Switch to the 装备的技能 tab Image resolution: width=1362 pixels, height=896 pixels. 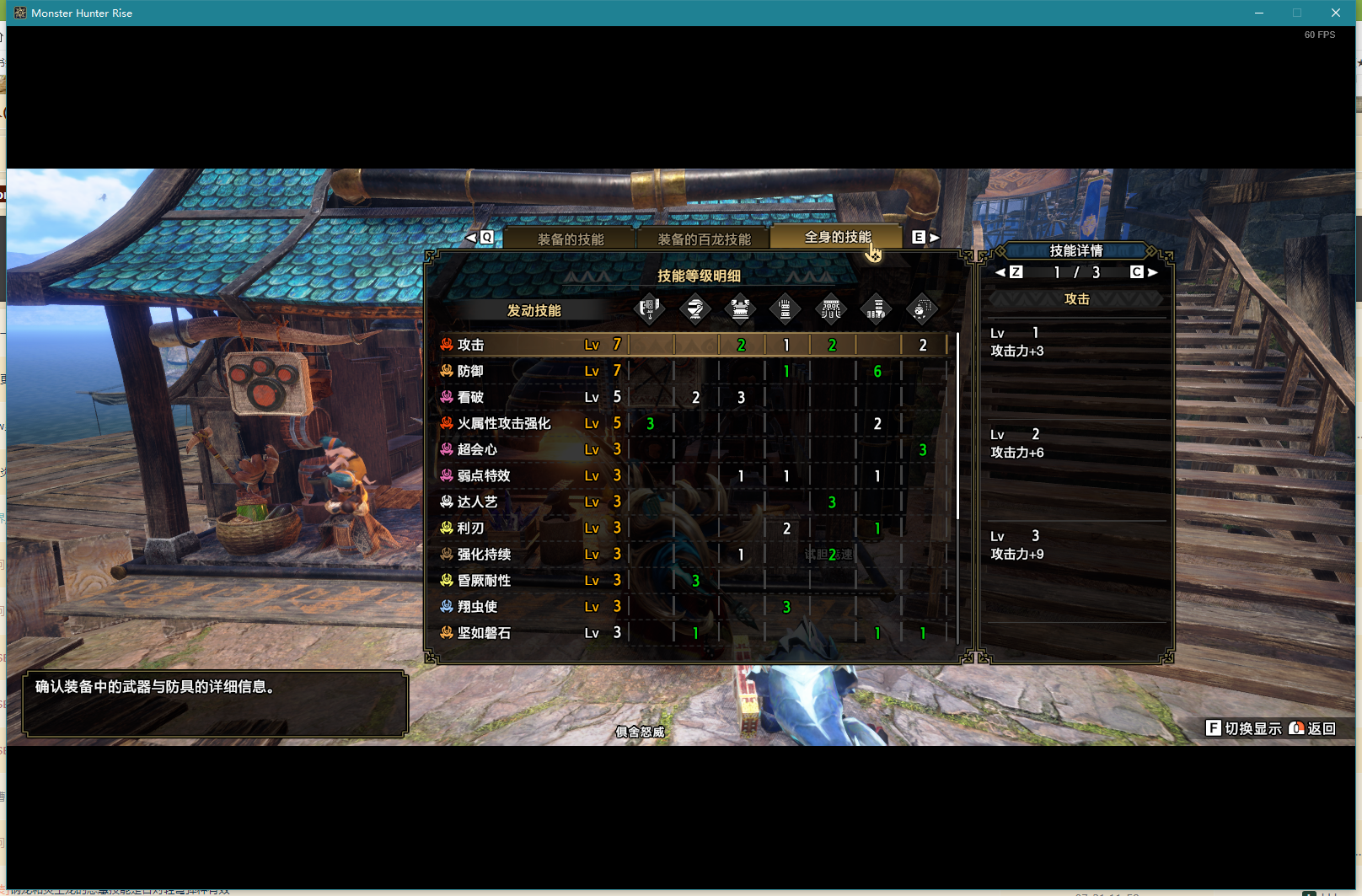tap(571, 239)
